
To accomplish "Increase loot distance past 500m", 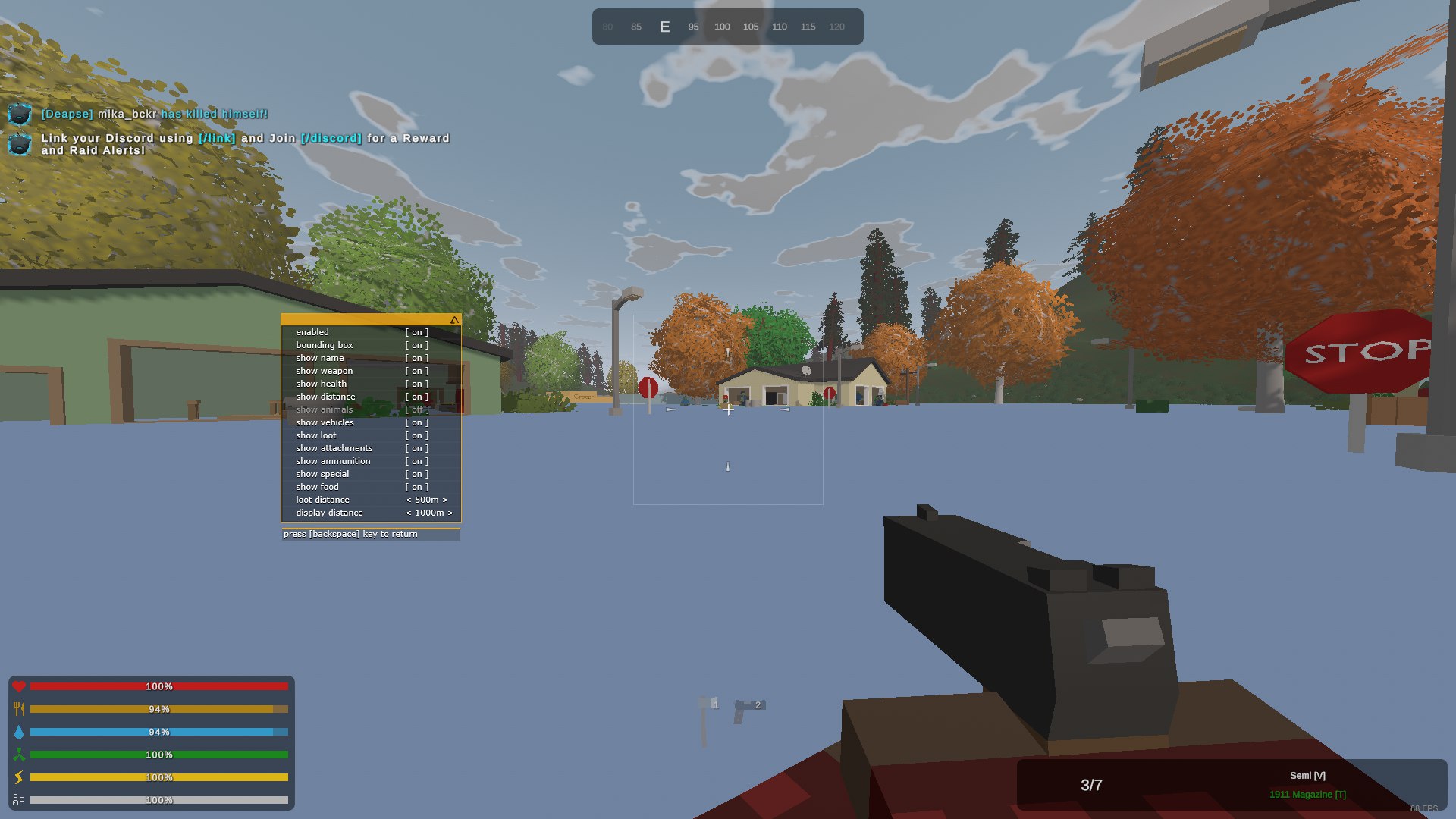I will point(446,500).
